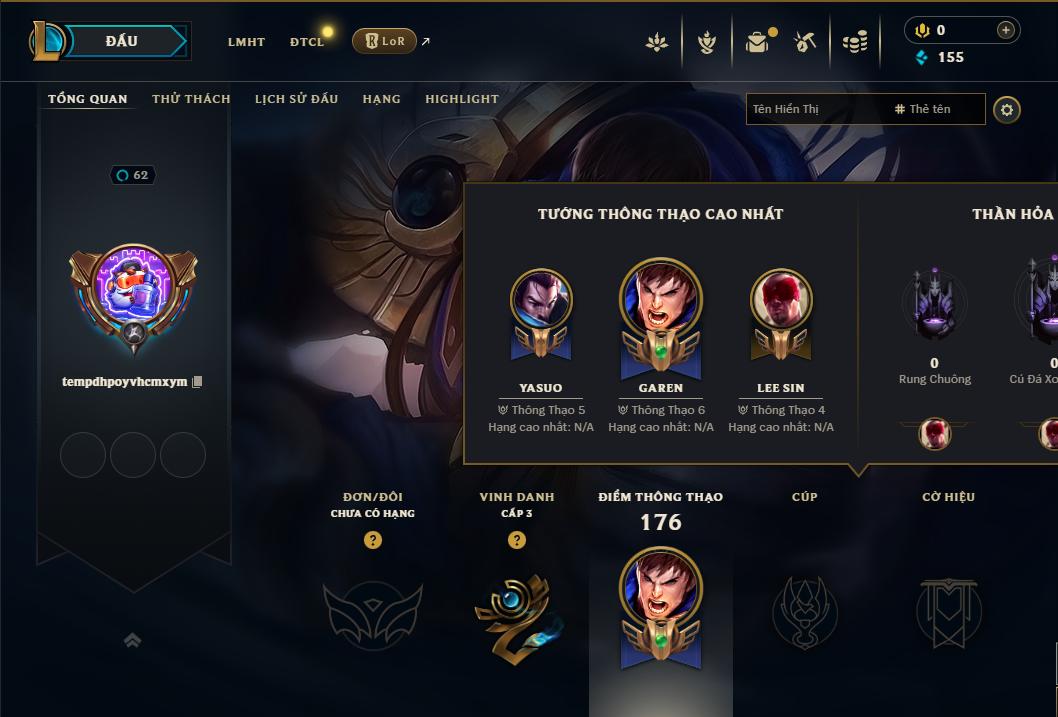Open hextech crafting hammer icon
1058x717 pixels.
point(805,41)
